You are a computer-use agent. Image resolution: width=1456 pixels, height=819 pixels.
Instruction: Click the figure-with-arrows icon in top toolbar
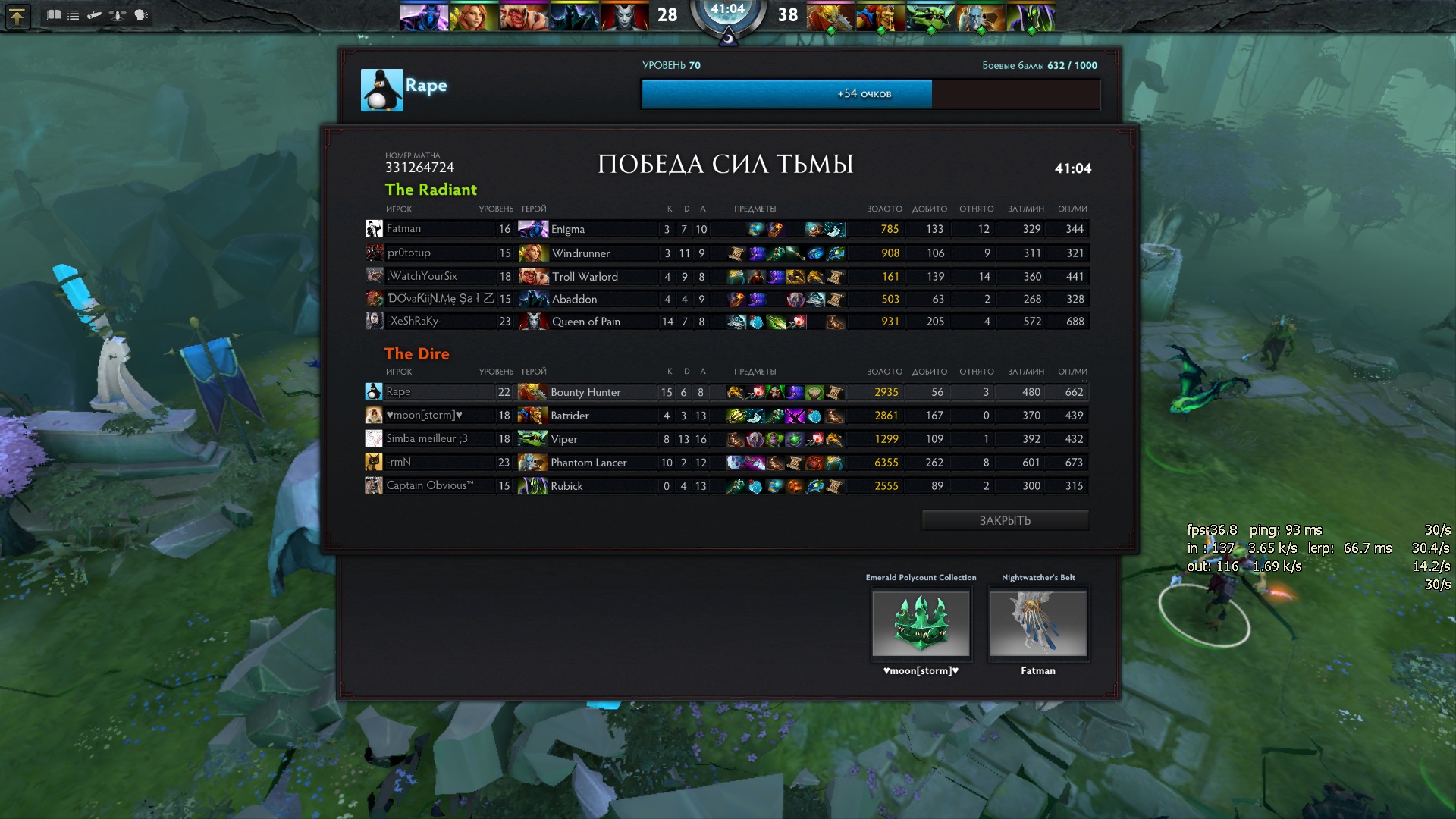[118, 15]
